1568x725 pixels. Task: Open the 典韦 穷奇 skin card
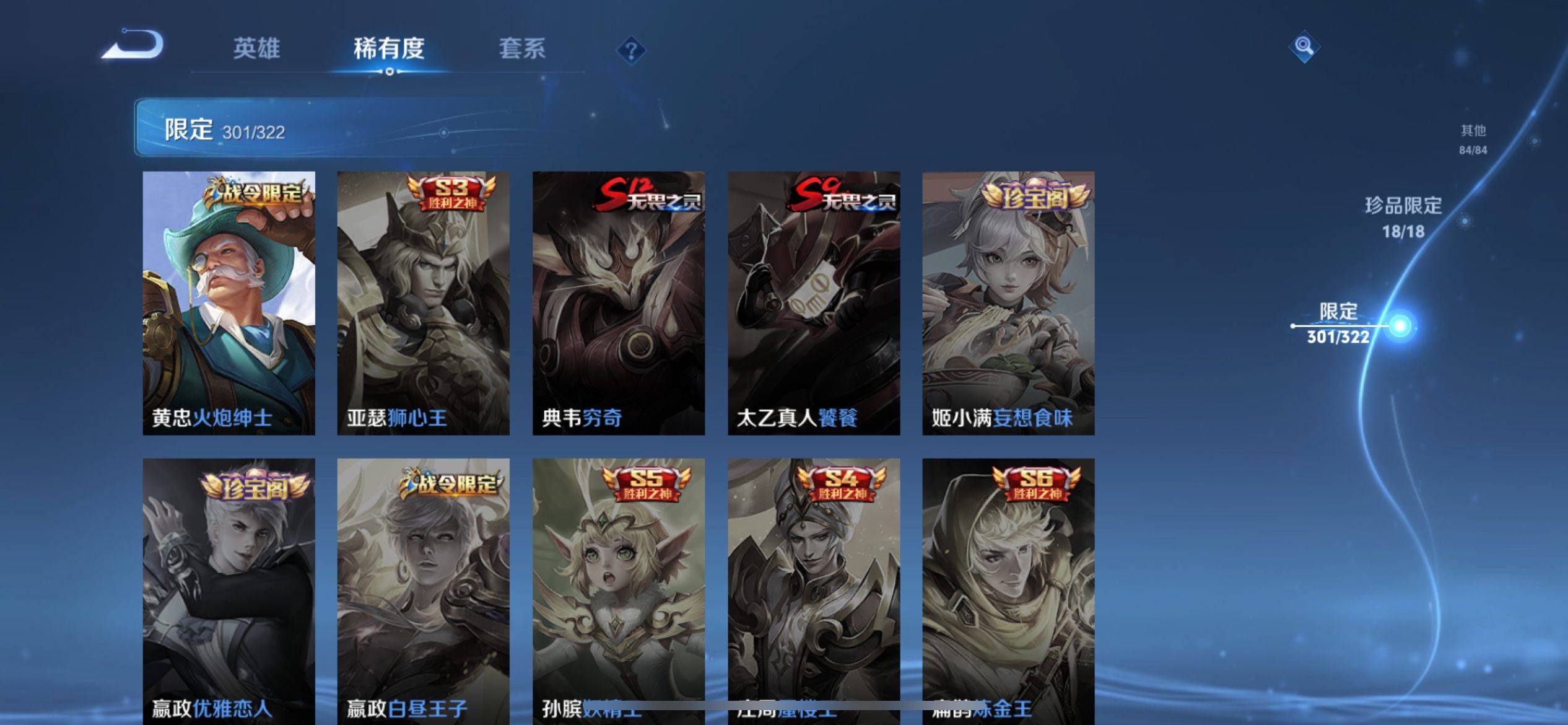point(618,303)
